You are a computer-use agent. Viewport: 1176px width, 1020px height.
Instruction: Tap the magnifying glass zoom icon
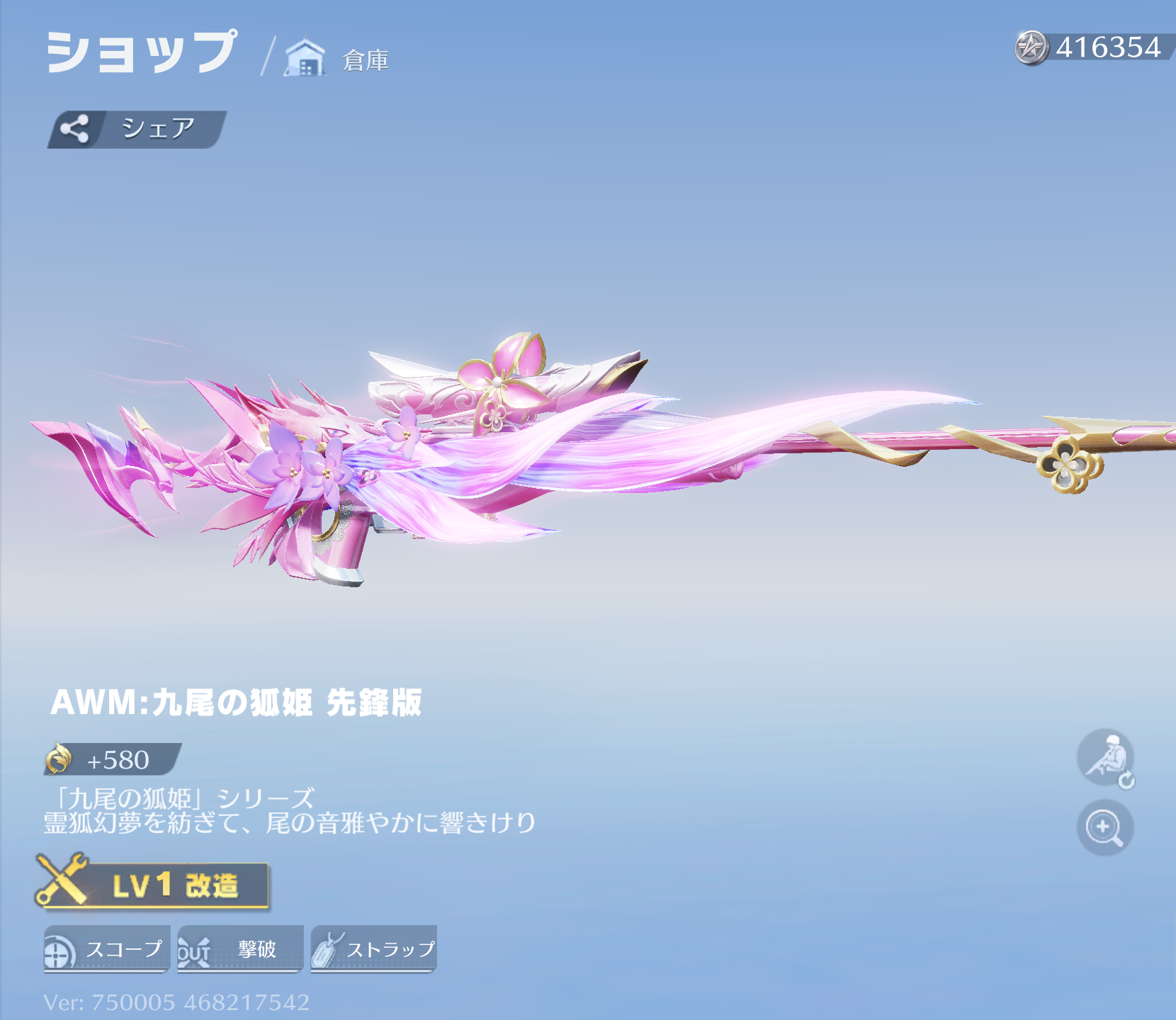point(1104,827)
